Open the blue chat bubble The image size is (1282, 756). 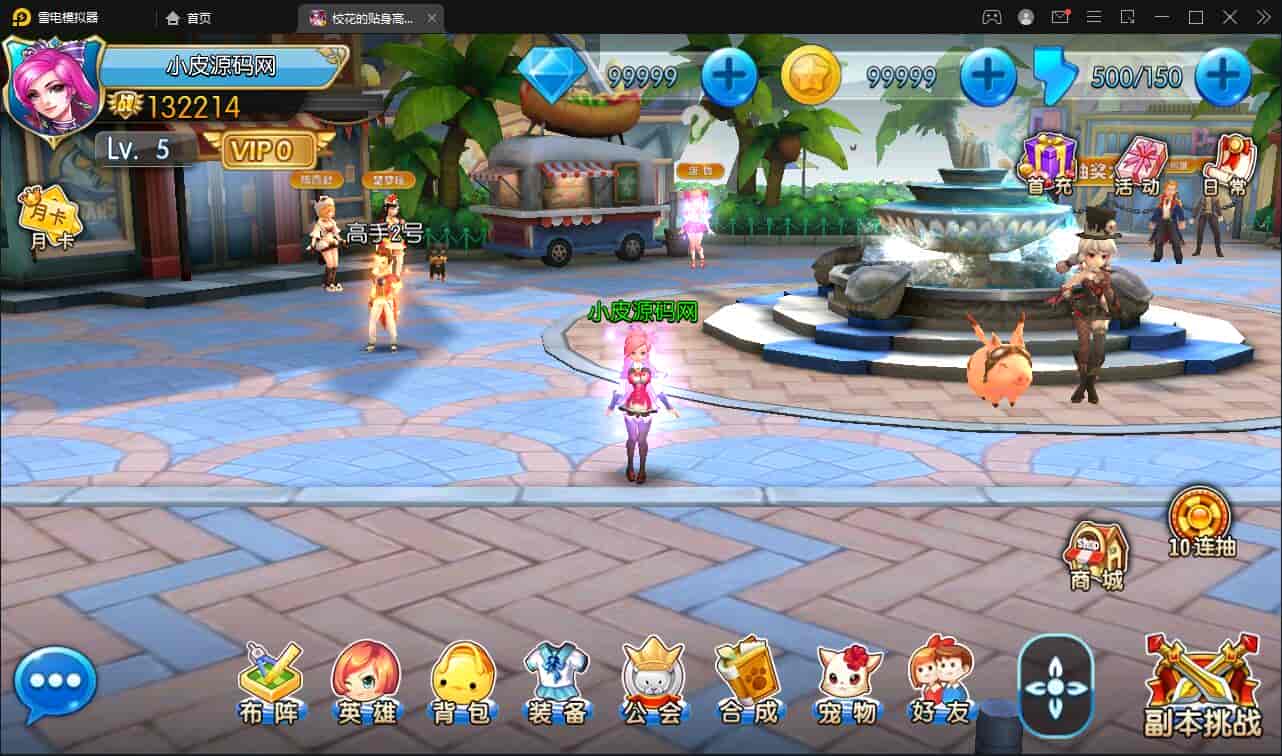(x=55, y=684)
